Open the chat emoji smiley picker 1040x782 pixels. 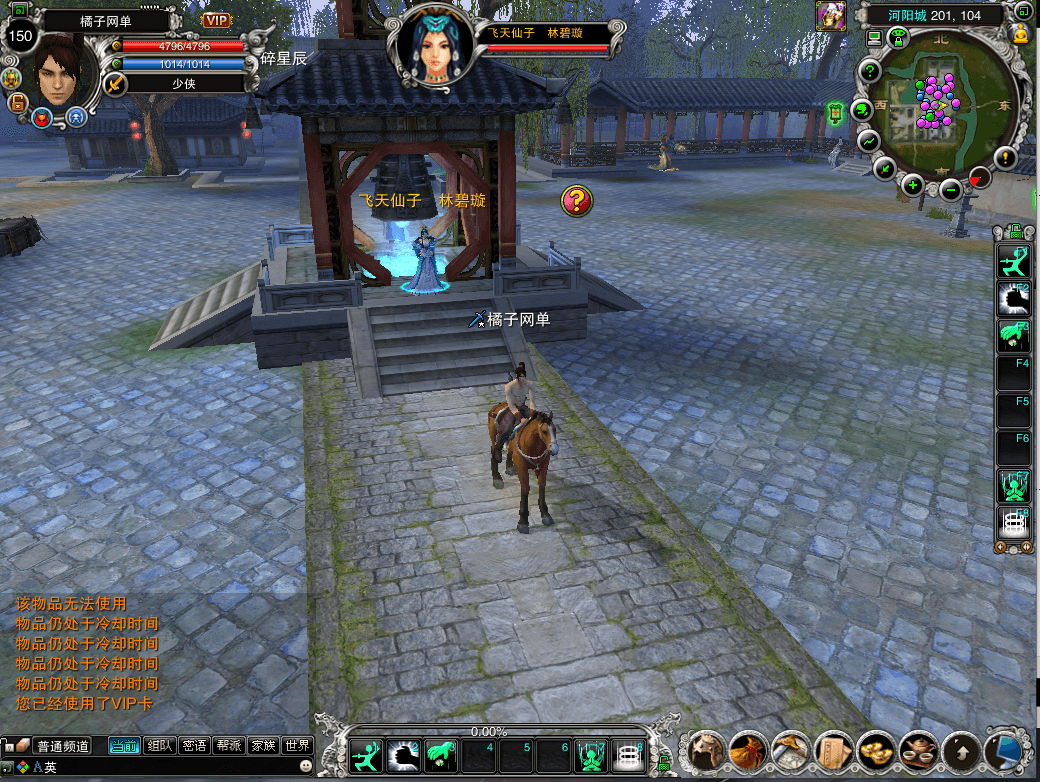coord(306,766)
